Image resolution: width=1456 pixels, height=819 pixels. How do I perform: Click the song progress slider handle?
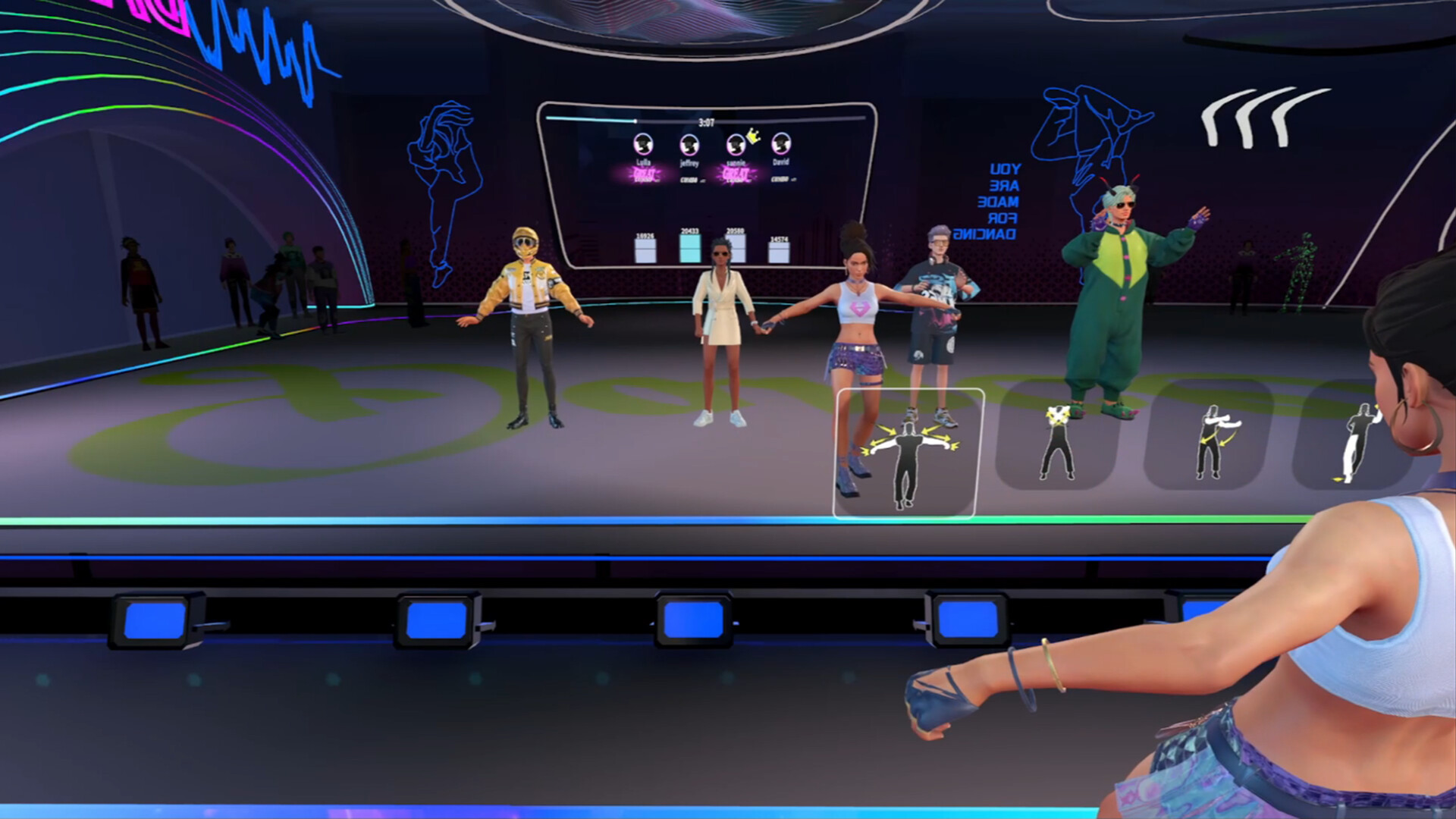point(635,120)
